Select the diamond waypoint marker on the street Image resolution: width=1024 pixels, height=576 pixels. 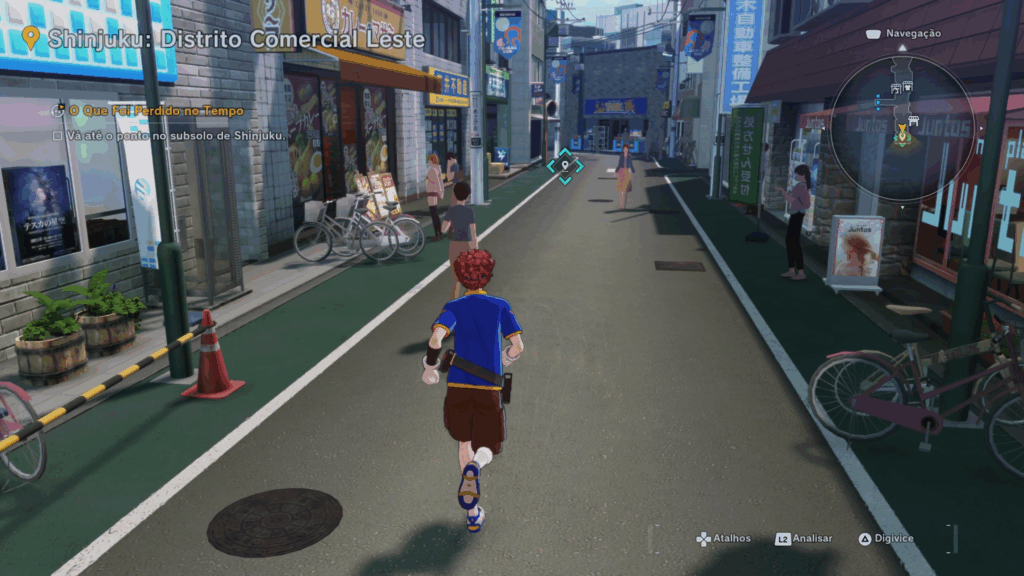[x=565, y=166]
